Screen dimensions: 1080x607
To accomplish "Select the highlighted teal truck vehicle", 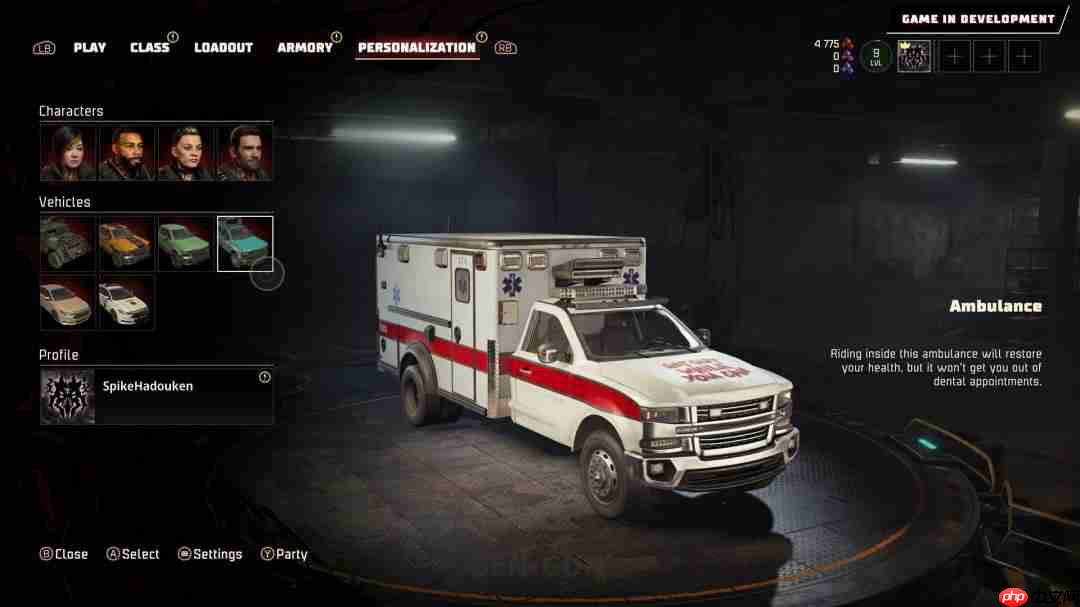I will 245,244.
